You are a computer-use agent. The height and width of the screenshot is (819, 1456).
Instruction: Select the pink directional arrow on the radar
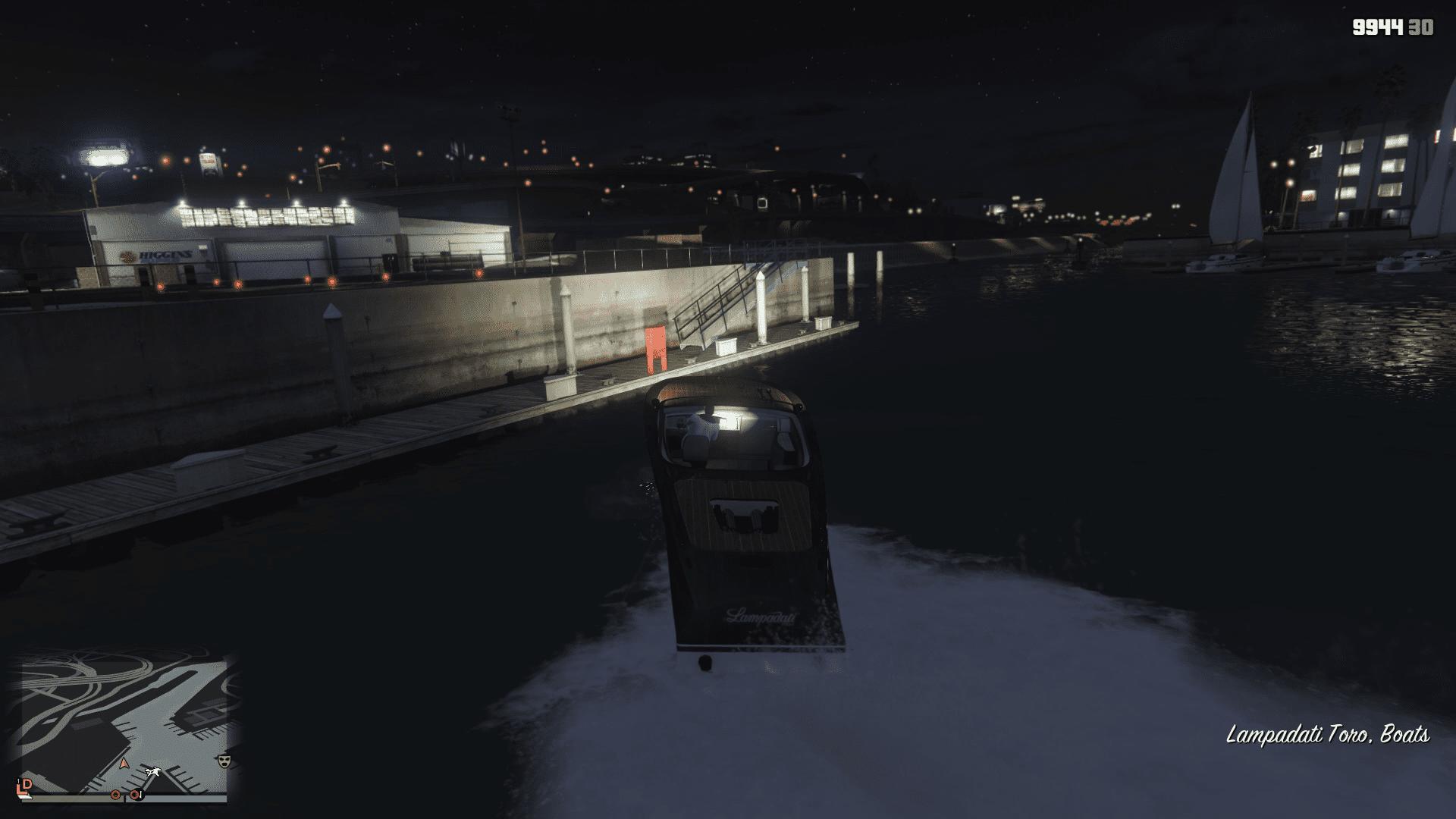124,764
